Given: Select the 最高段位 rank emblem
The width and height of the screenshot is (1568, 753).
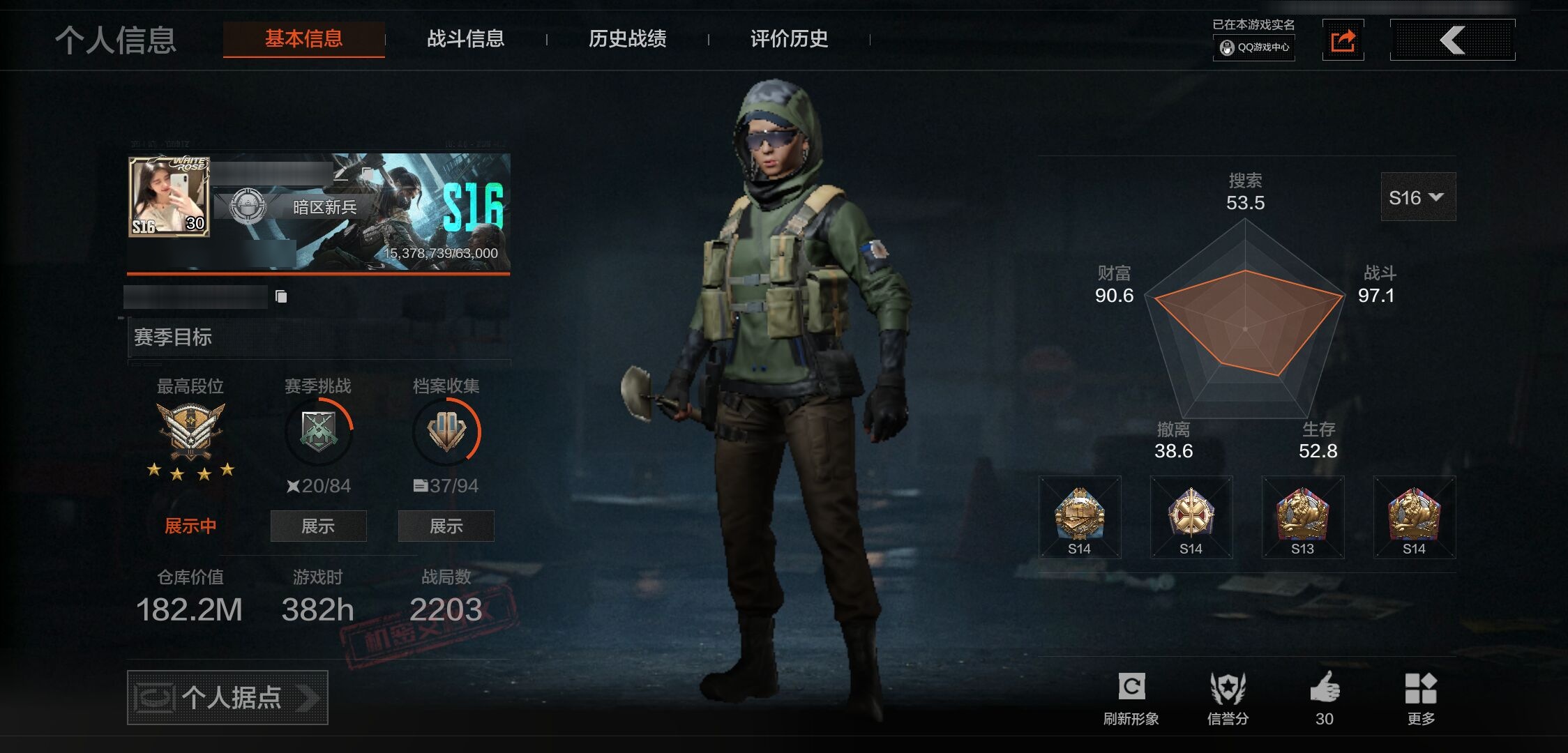Looking at the screenshot, I should click(x=190, y=430).
